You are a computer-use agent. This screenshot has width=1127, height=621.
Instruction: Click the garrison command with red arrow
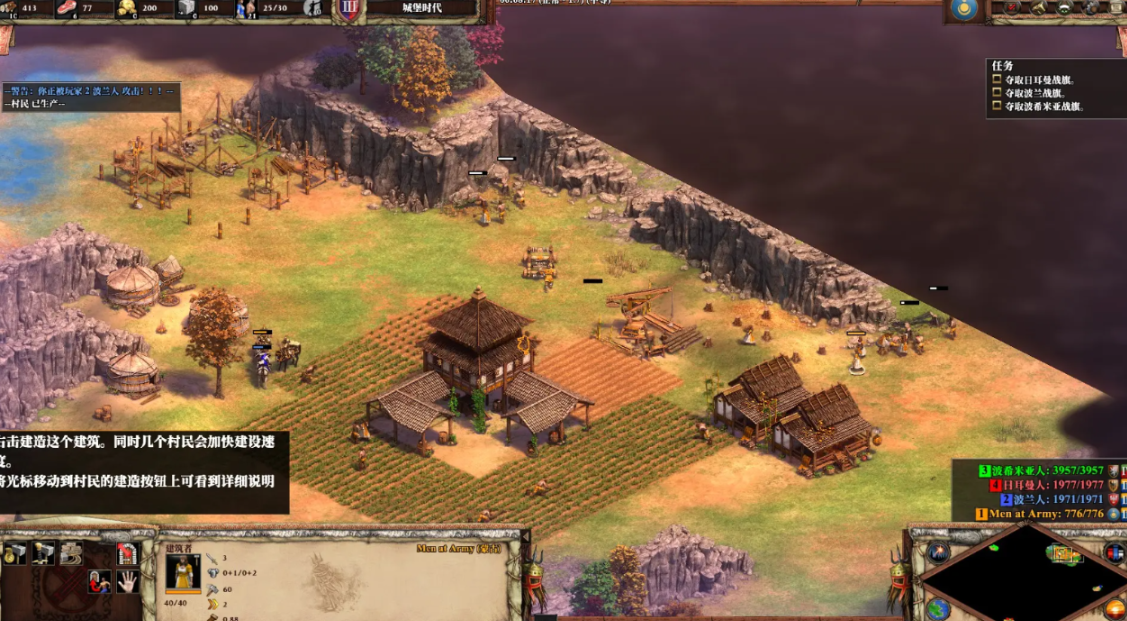127,553
